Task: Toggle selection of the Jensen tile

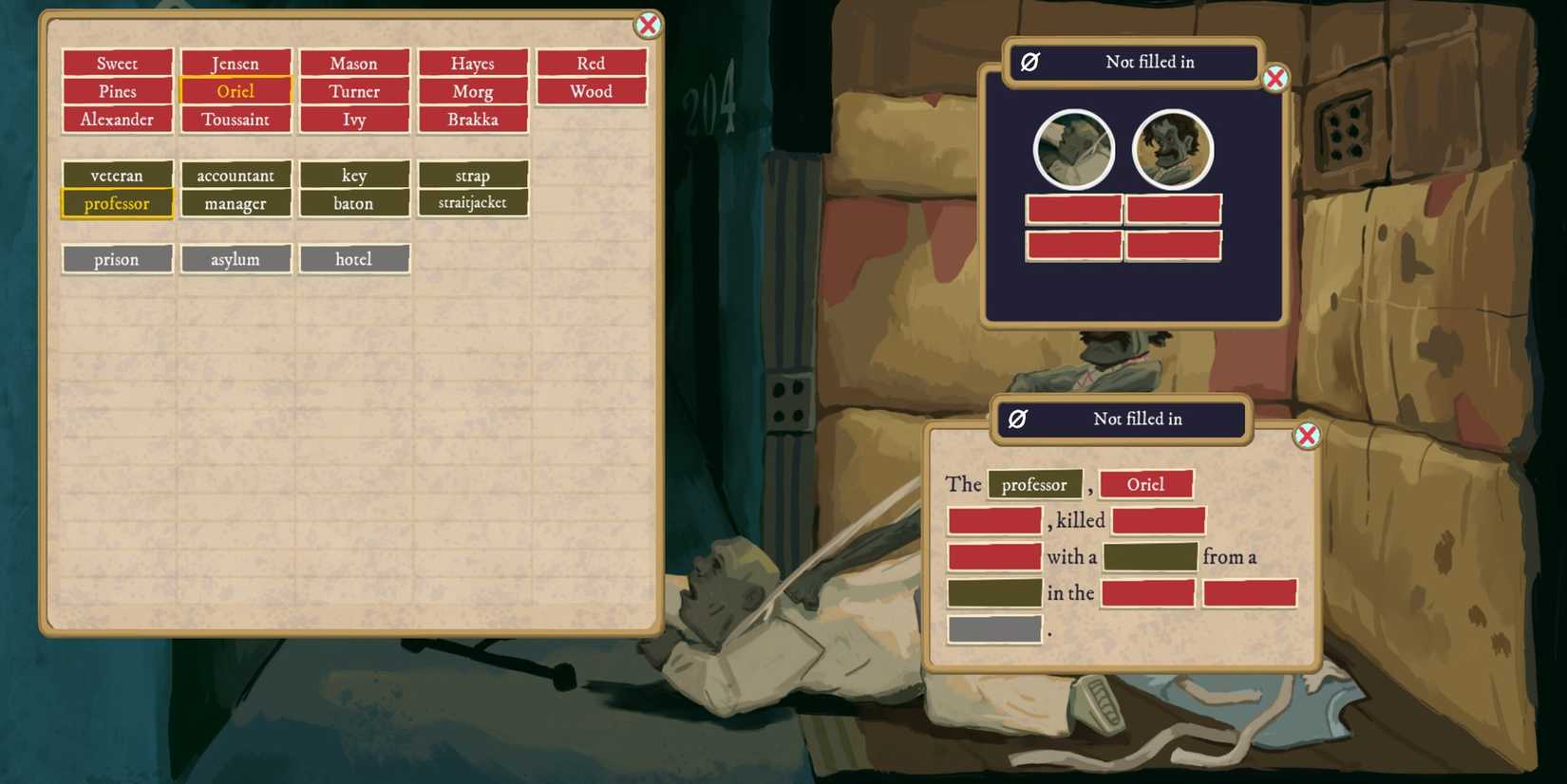Action: [x=236, y=63]
